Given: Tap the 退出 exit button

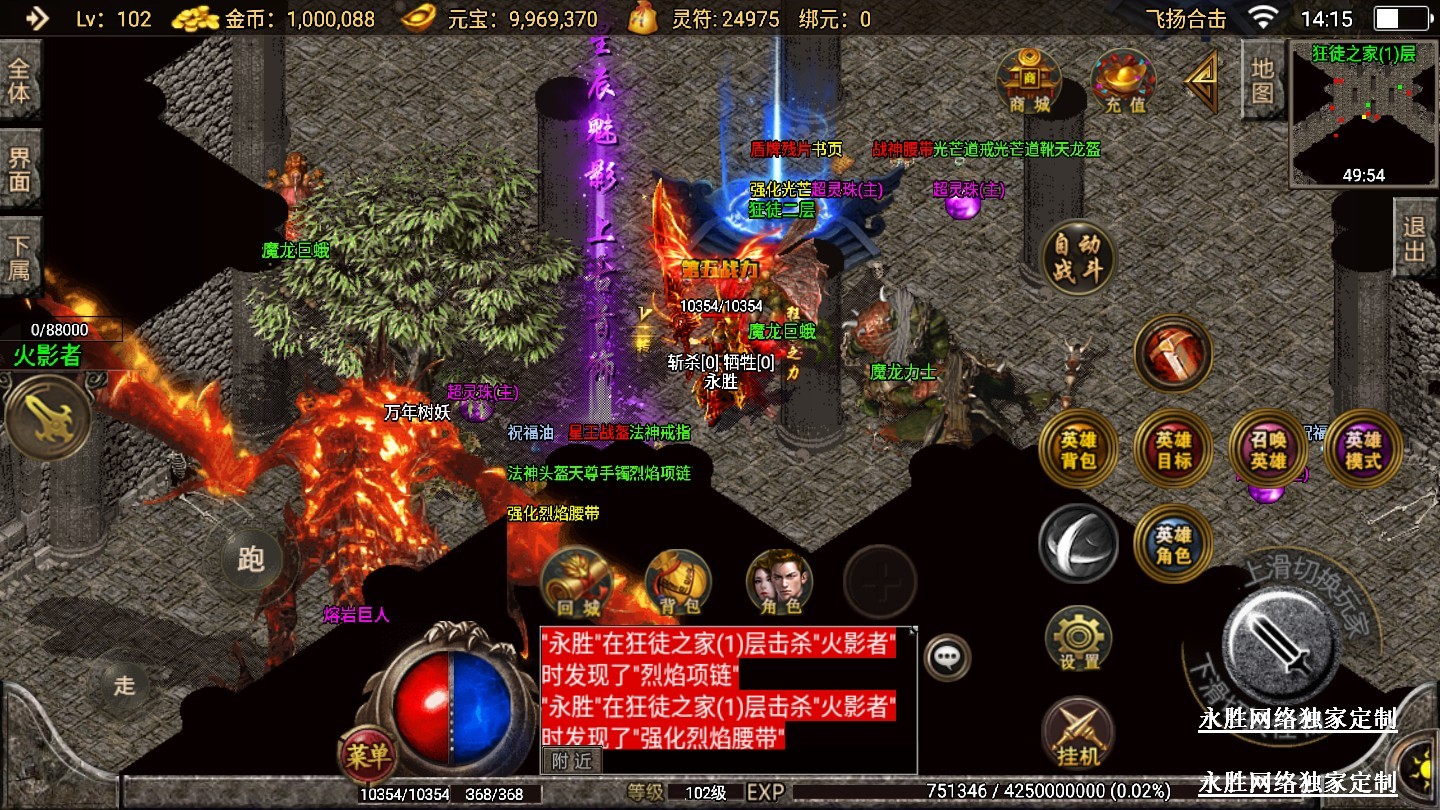Looking at the screenshot, I should (1414, 237).
